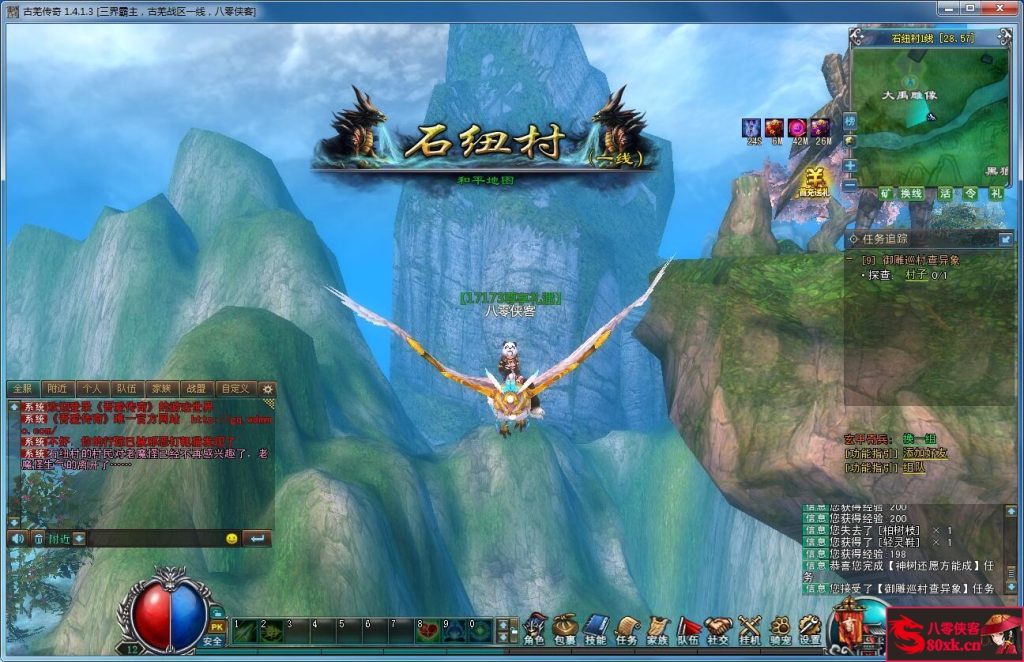Screen dimensions: 1024x662
Task: Open the 家族 clan panel
Action: click(x=657, y=628)
